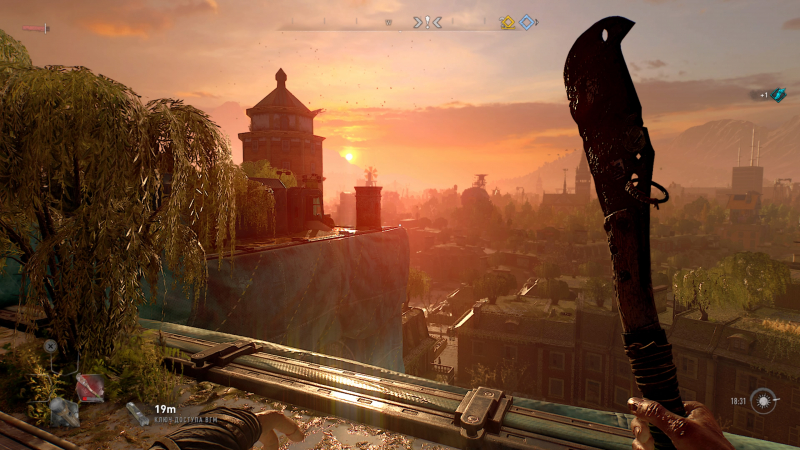Select the blue diamond marker on compass
Image resolution: width=800 pixels, height=450 pixels.
(526, 22)
